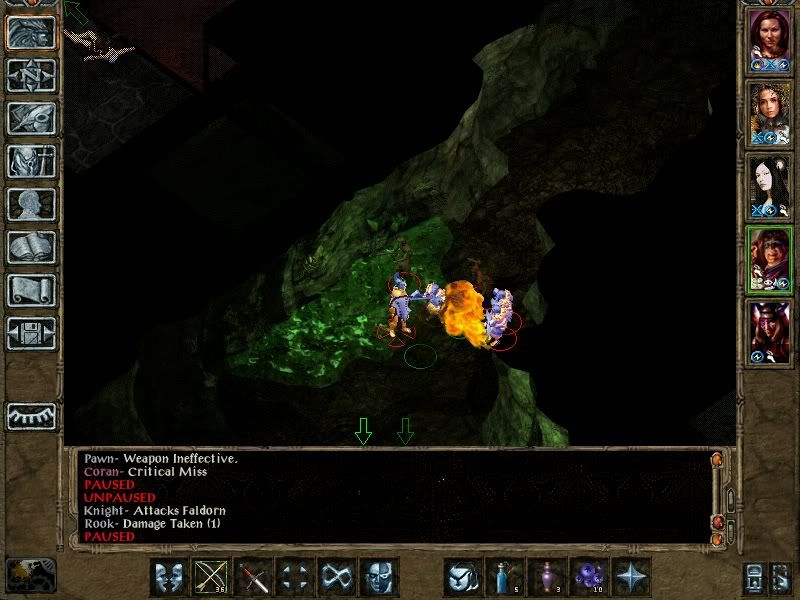Activate the four-point star special abilities button
Image resolution: width=800 pixels, height=600 pixels.
[x=631, y=578]
